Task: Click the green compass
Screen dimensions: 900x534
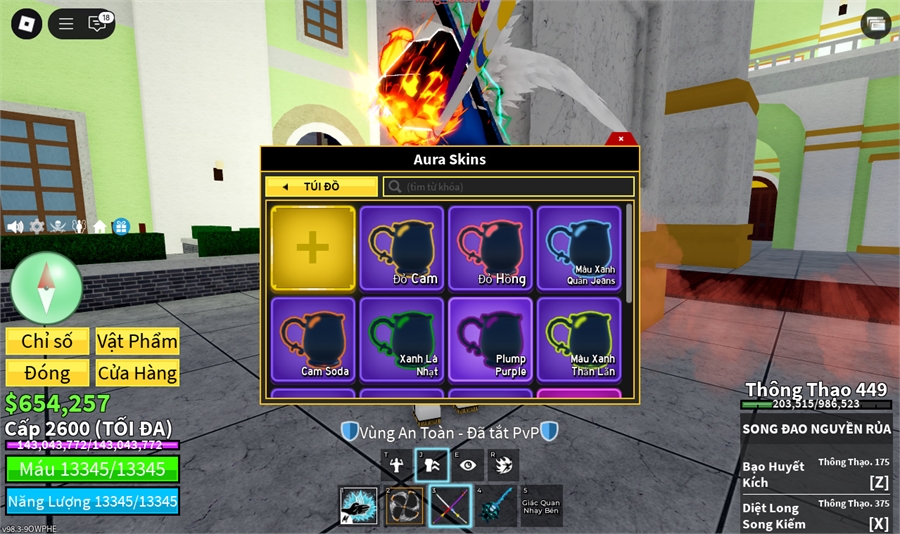Action: [x=46, y=288]
